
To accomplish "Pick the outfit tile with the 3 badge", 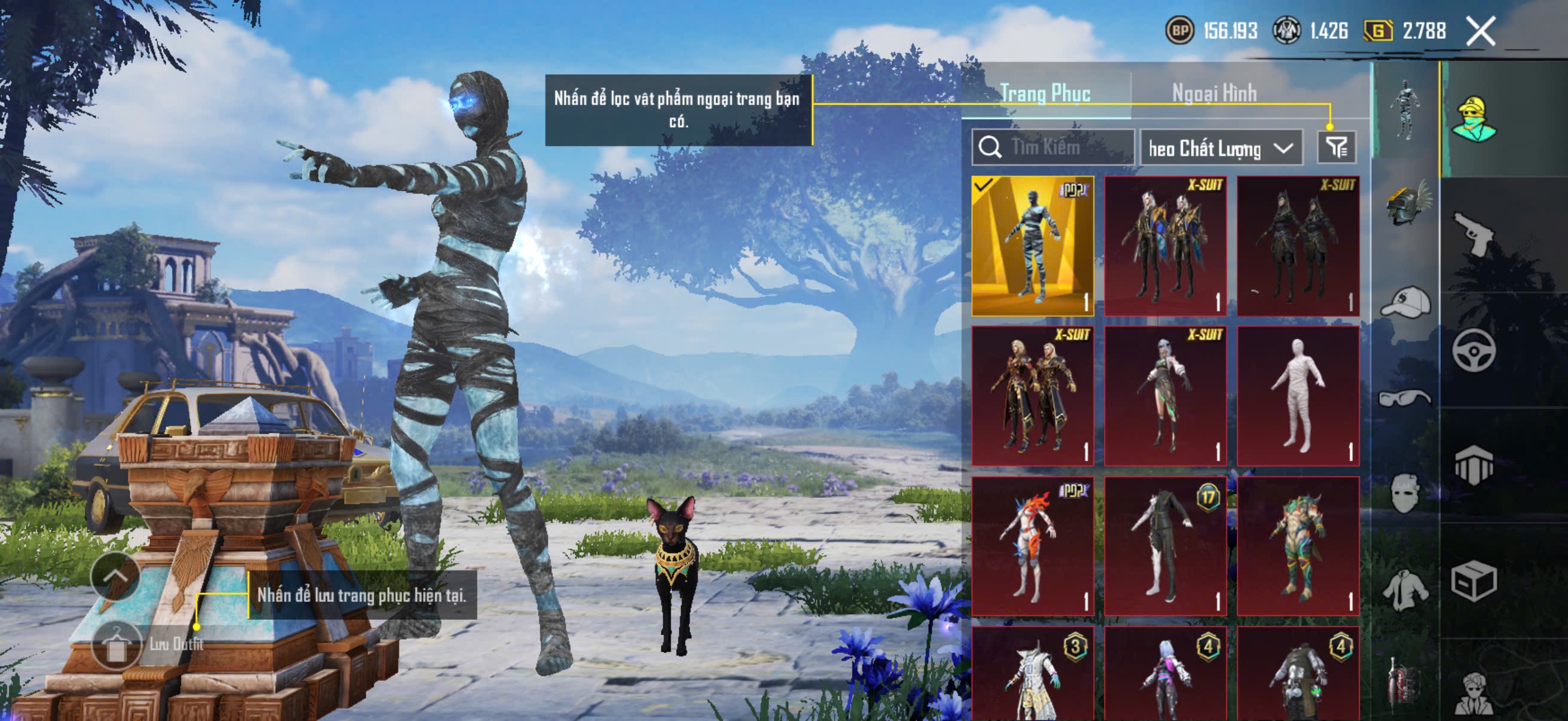I will [1032, 674].
